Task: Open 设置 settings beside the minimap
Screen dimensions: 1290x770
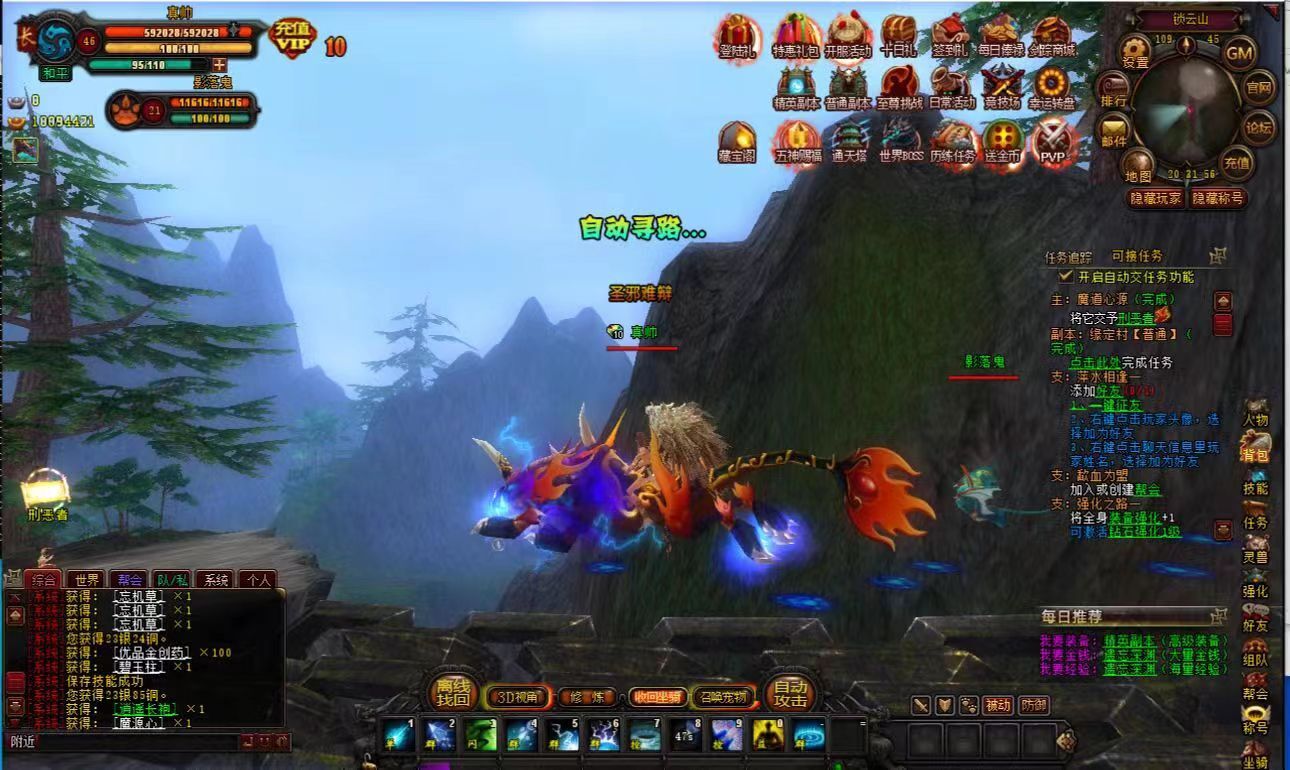Action: tap(1135, 51)
